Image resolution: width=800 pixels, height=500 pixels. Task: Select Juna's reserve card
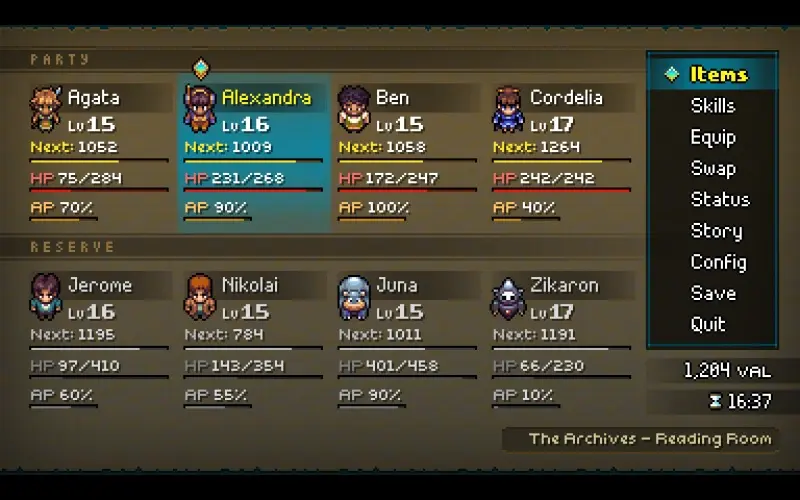point(407,339)
